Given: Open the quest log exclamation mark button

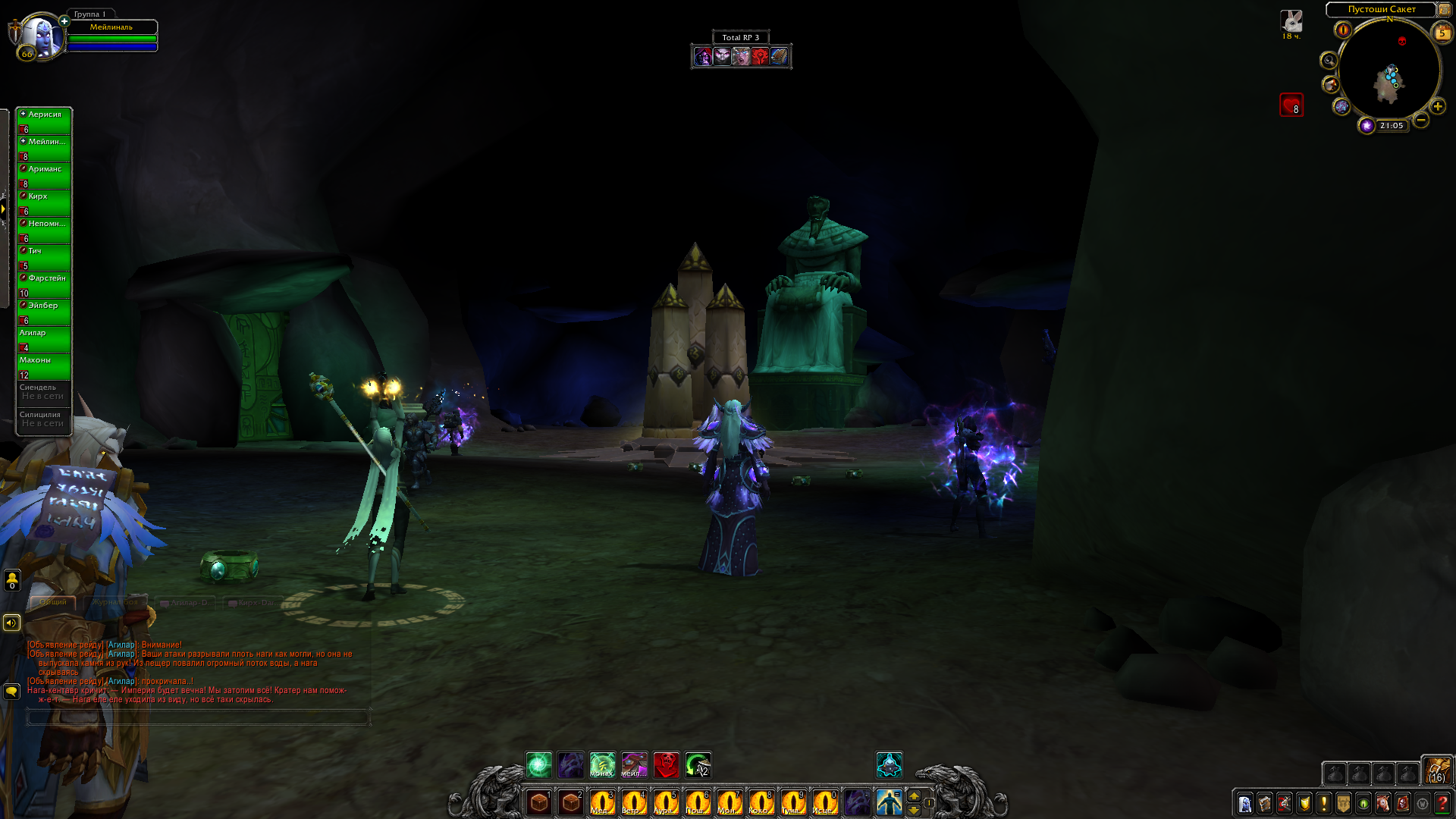Looking at the screenshot, I should pyautogui.click(x=1324, y=803).
